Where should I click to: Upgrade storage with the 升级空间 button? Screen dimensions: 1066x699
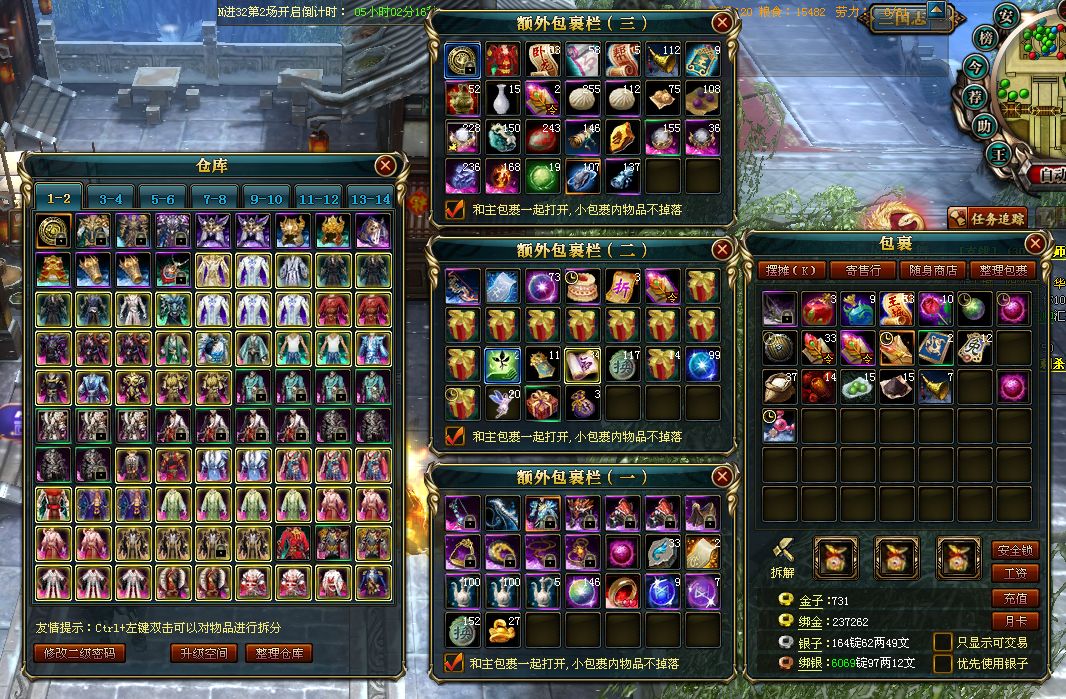(204, 653)
